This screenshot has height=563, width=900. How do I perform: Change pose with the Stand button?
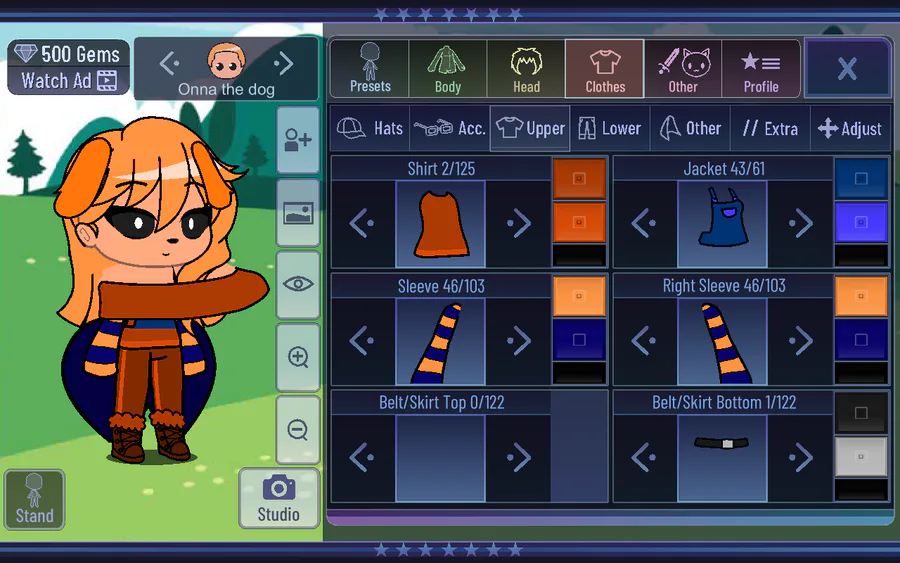coord(34,498)
